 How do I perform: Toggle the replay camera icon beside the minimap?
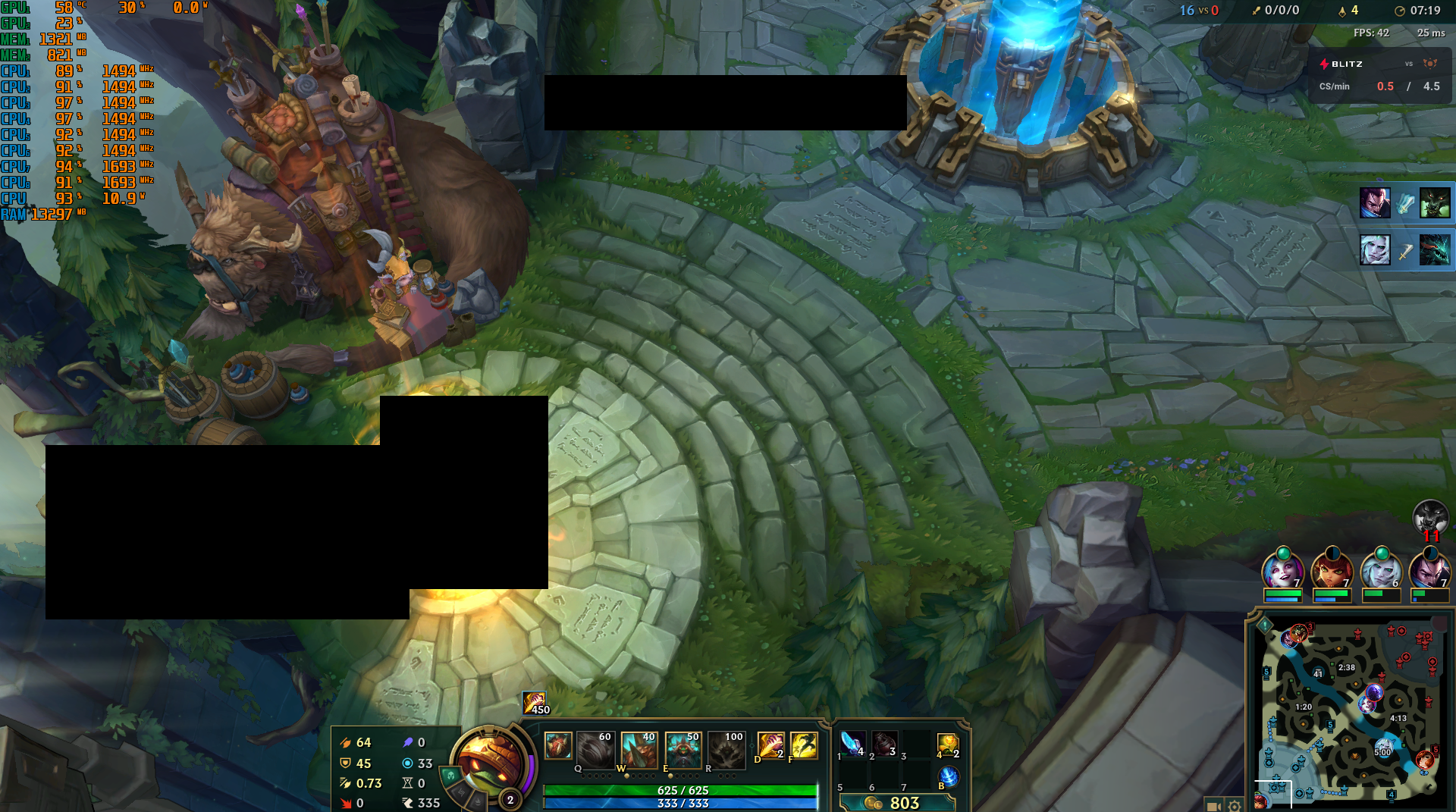pos(1215,807)
